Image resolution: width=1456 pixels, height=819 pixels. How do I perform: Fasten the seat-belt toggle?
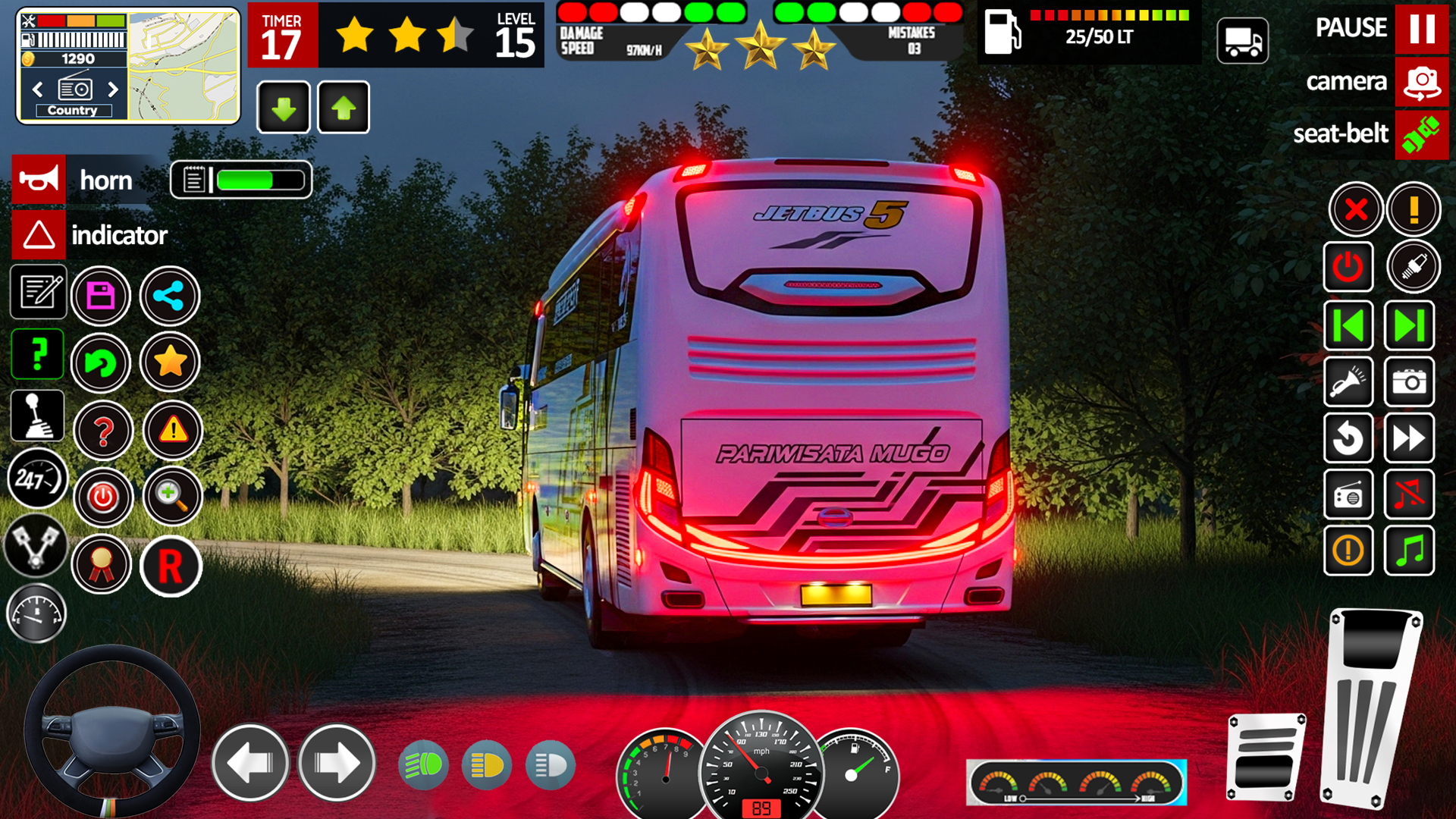1422,135
